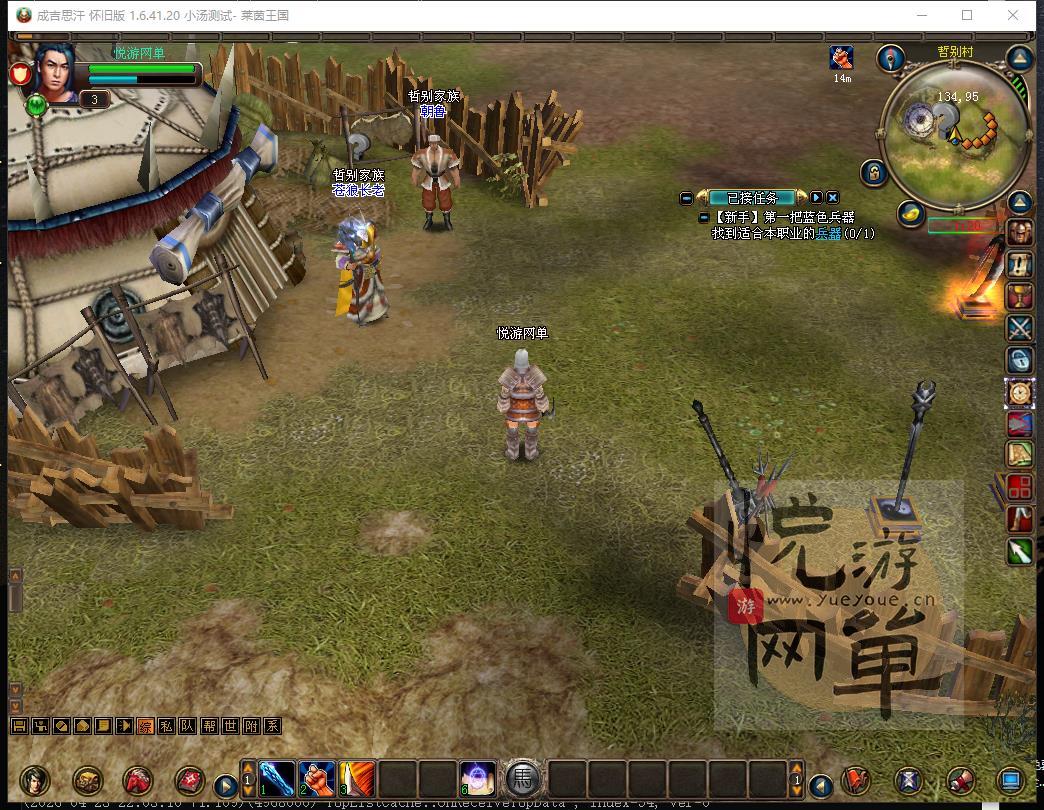Switch to the 世 chat channel tab

[230, 727]
